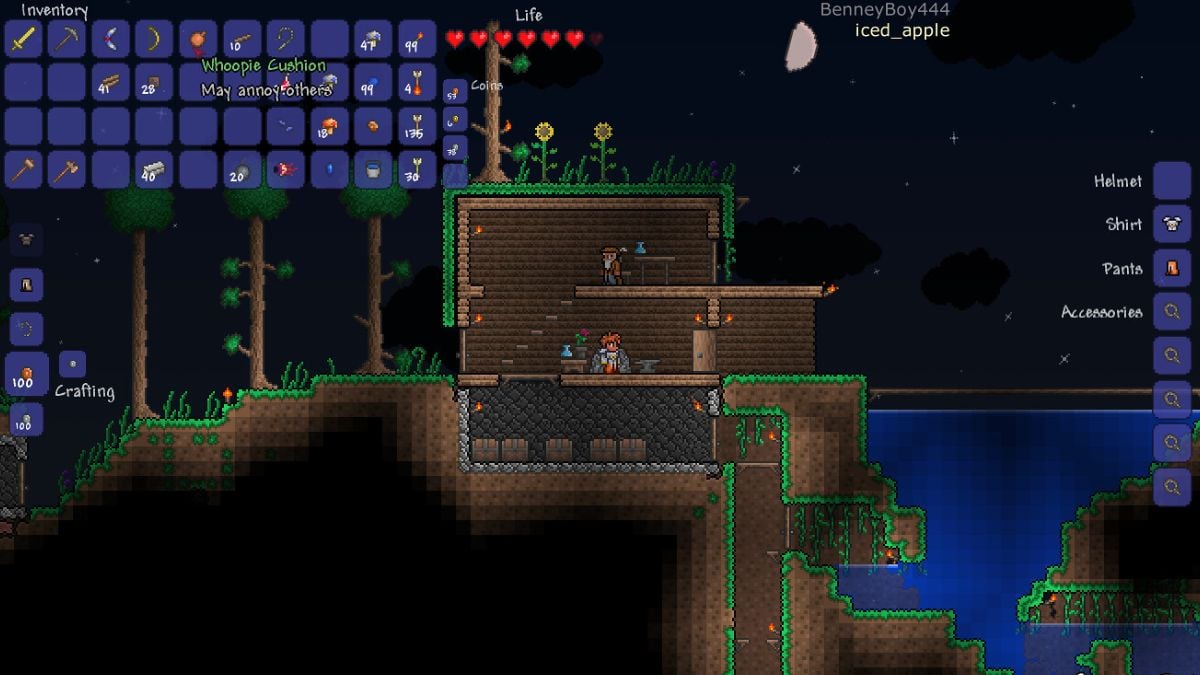
Task: Select the axe in the inventory
Action: 67,170
